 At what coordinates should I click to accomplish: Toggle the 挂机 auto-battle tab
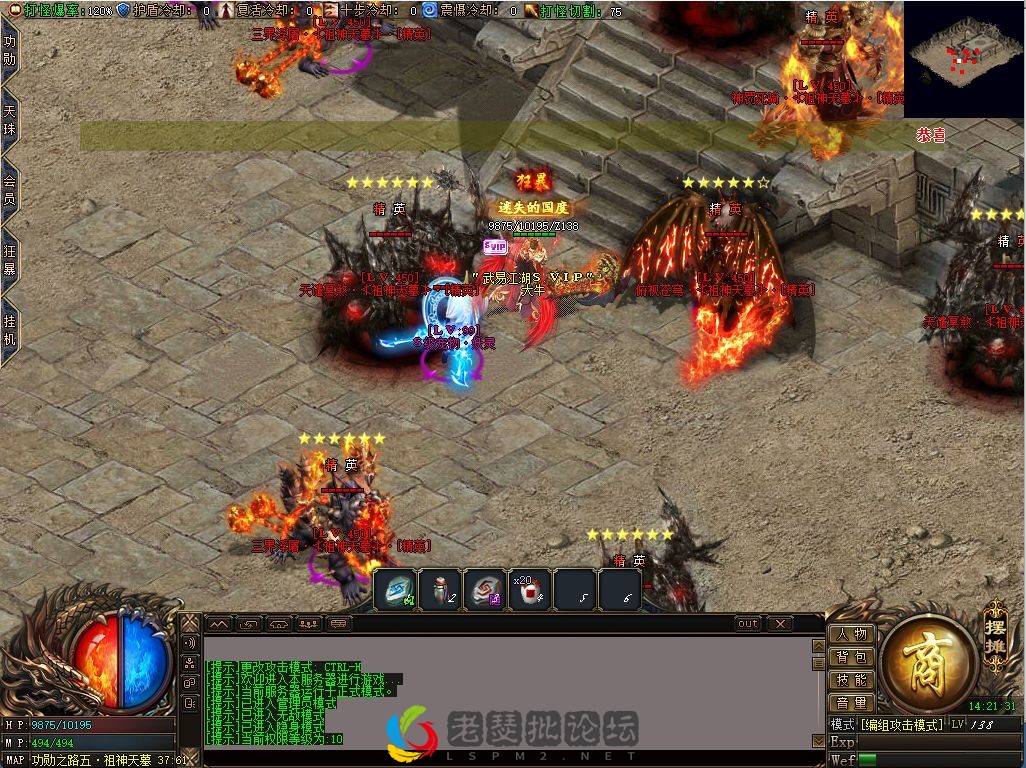9,328
